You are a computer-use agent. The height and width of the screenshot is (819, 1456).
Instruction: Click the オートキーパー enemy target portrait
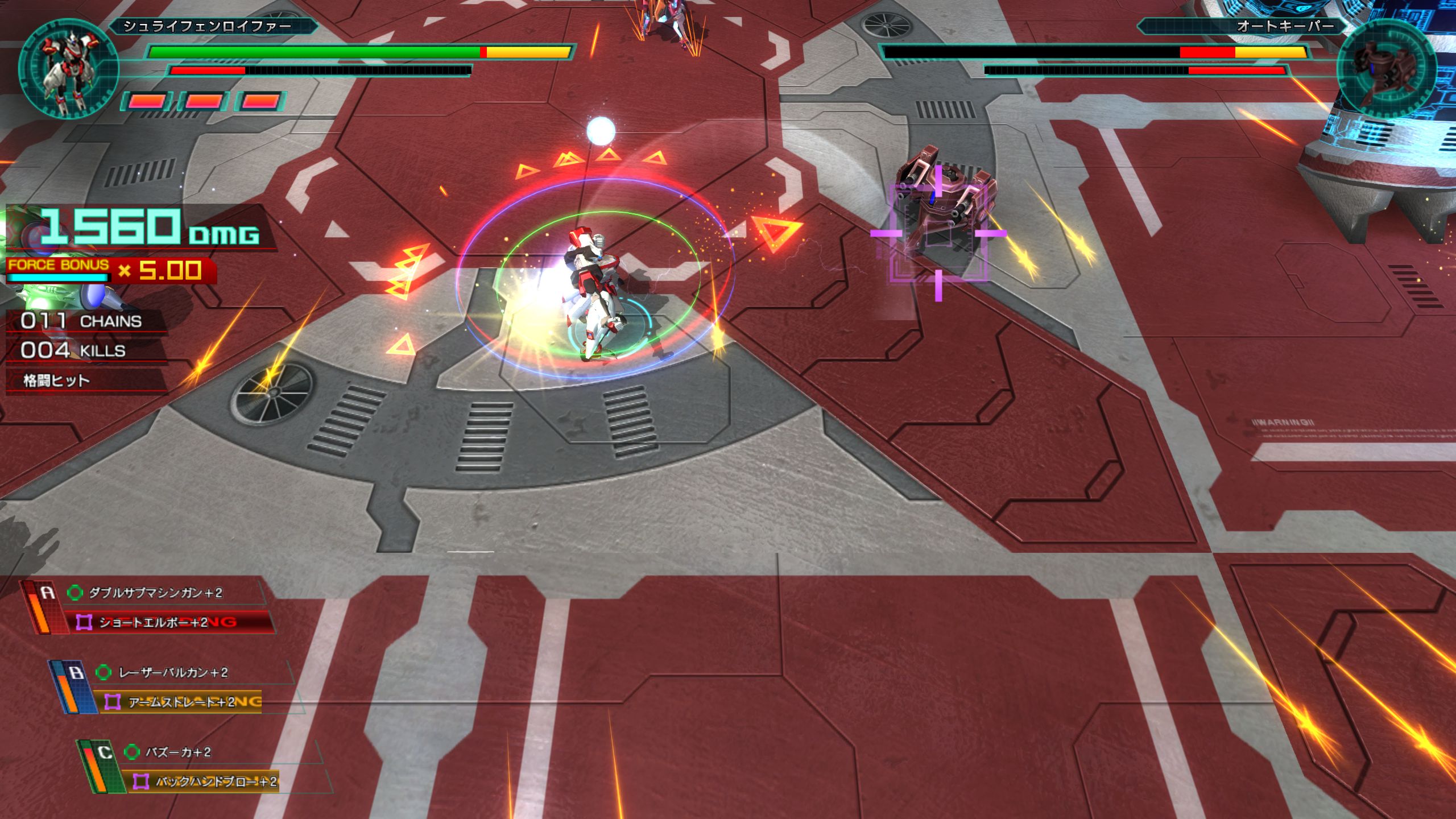pos(1387,68)
